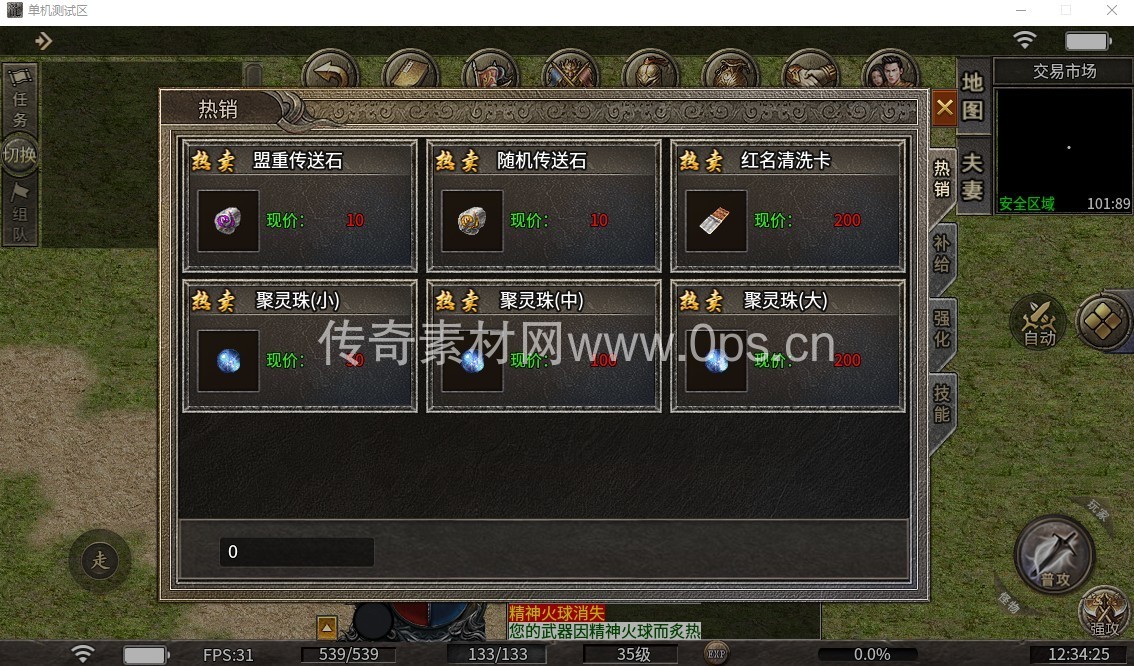Open the 夫妻 panel
Image resolution: width=1134 pixels, height=666 pixels.
(973, 176)
